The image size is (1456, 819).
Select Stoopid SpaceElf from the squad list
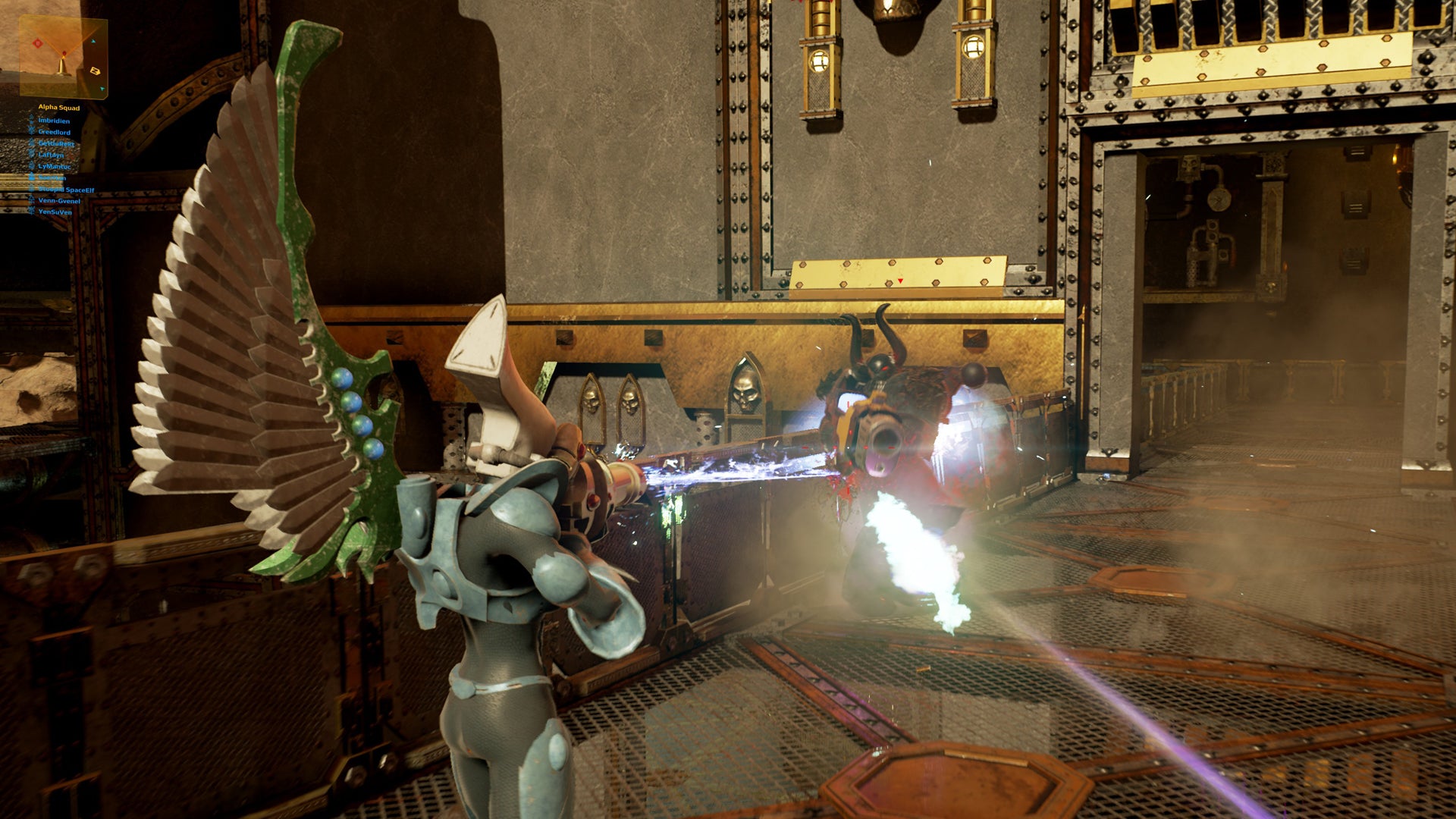coord(67,190)
